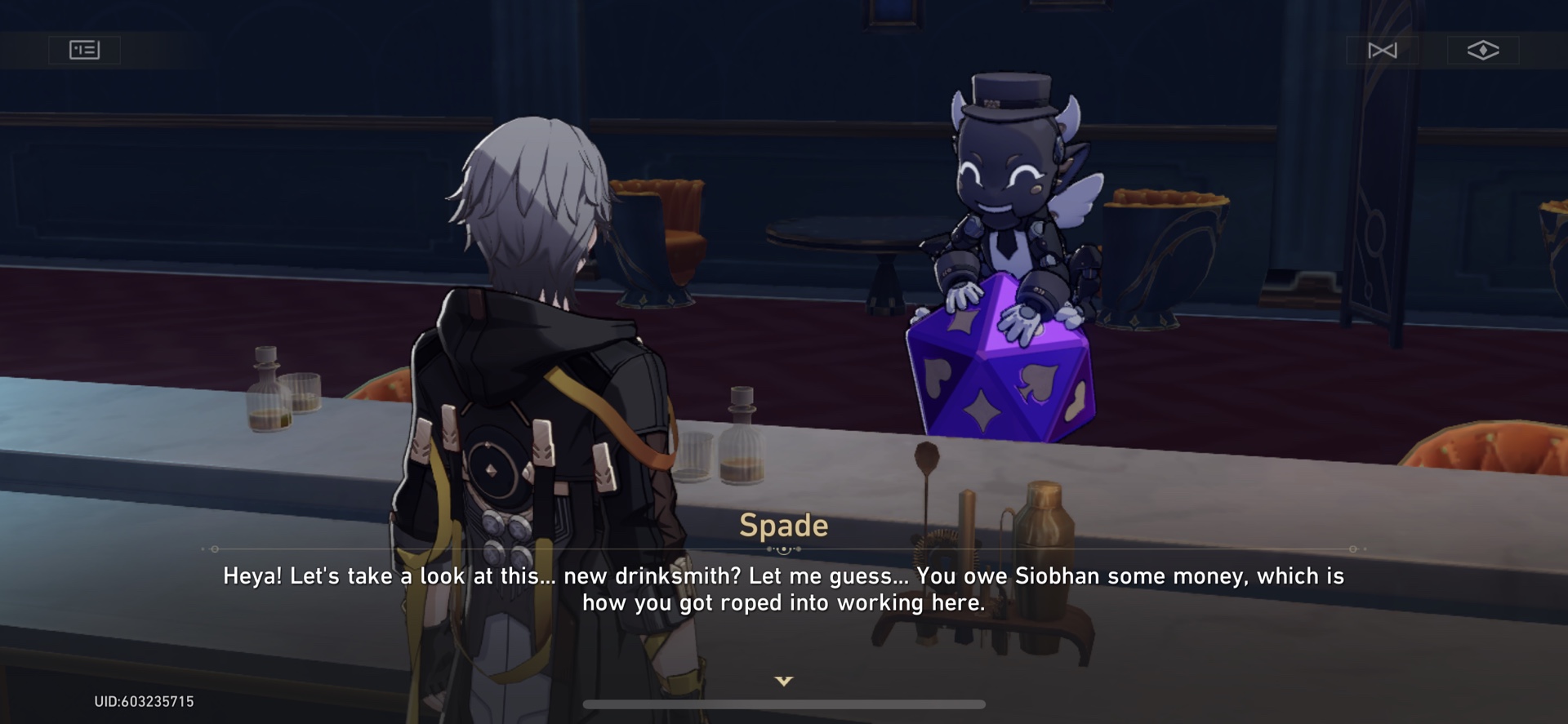Continue Spade's conversation by clicking the dialogue

[783, 589]
